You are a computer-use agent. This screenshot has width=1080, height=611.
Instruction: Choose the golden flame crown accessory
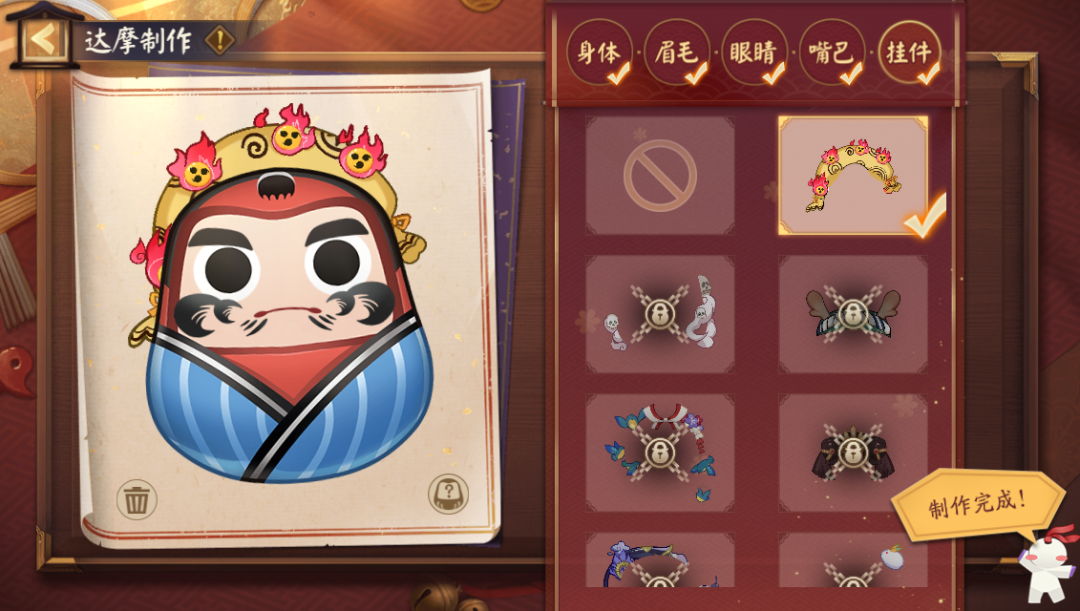(853, 176)
